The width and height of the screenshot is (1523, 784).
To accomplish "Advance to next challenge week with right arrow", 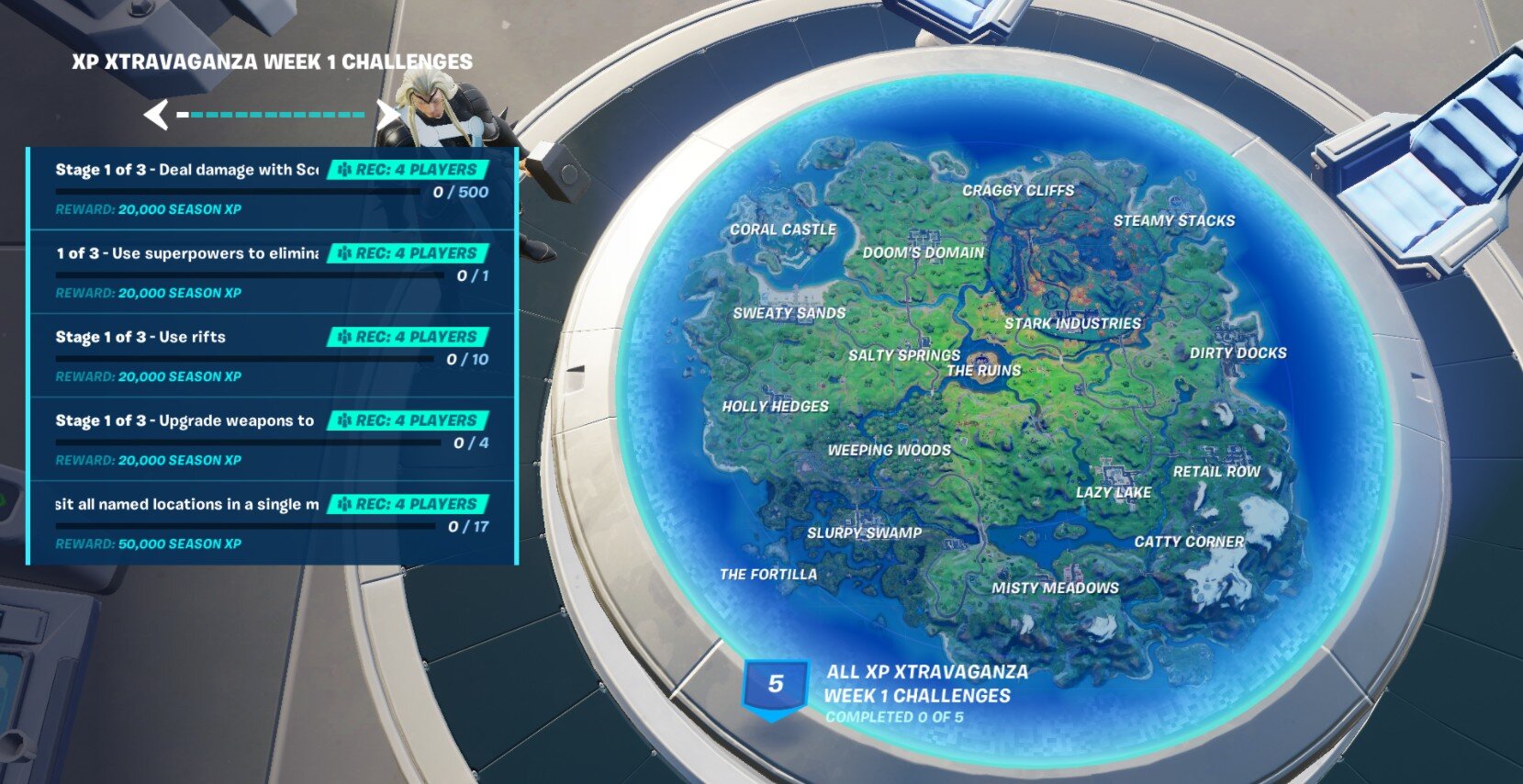I will 388,115.
